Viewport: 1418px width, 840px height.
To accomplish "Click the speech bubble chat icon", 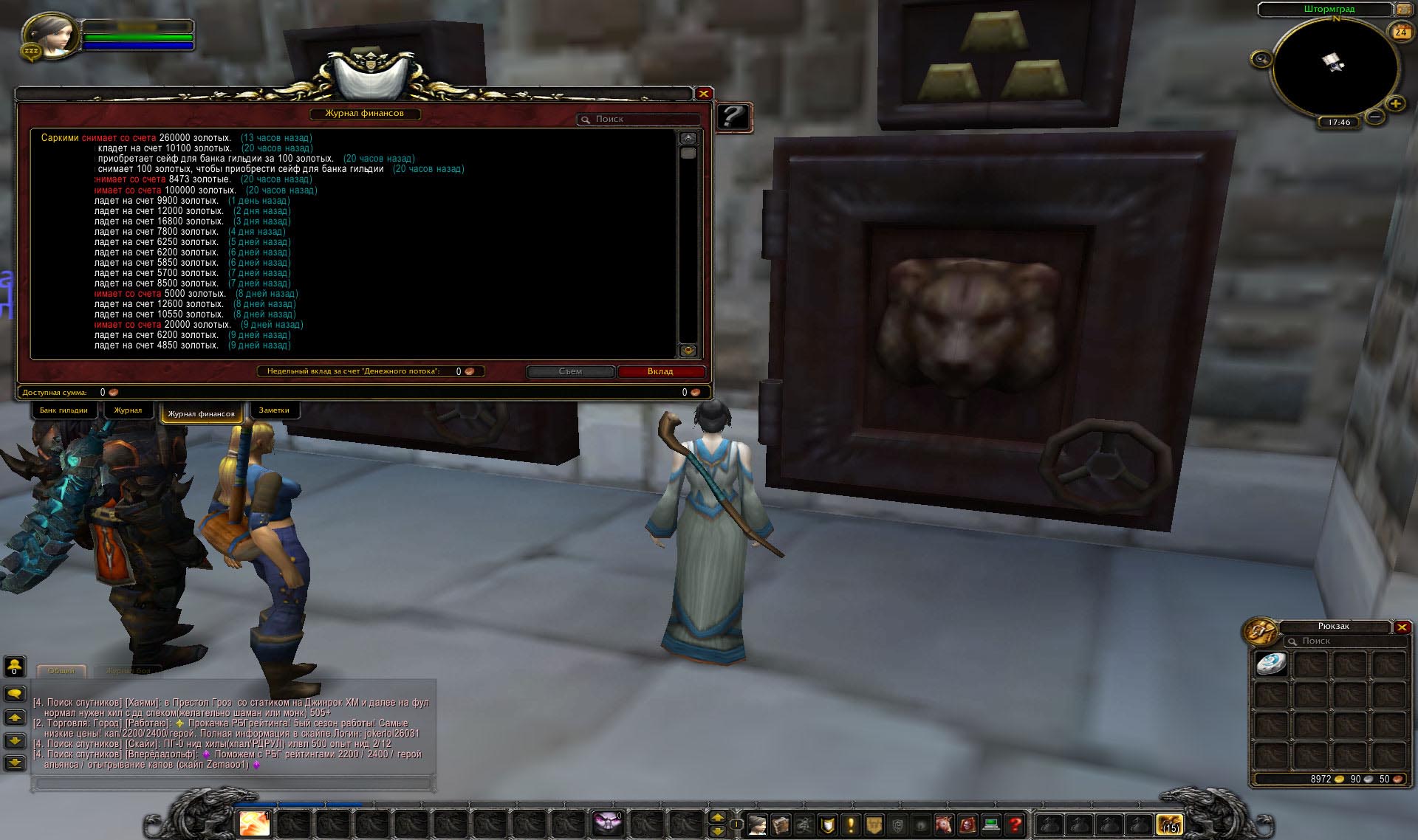I will pos(14,692).
